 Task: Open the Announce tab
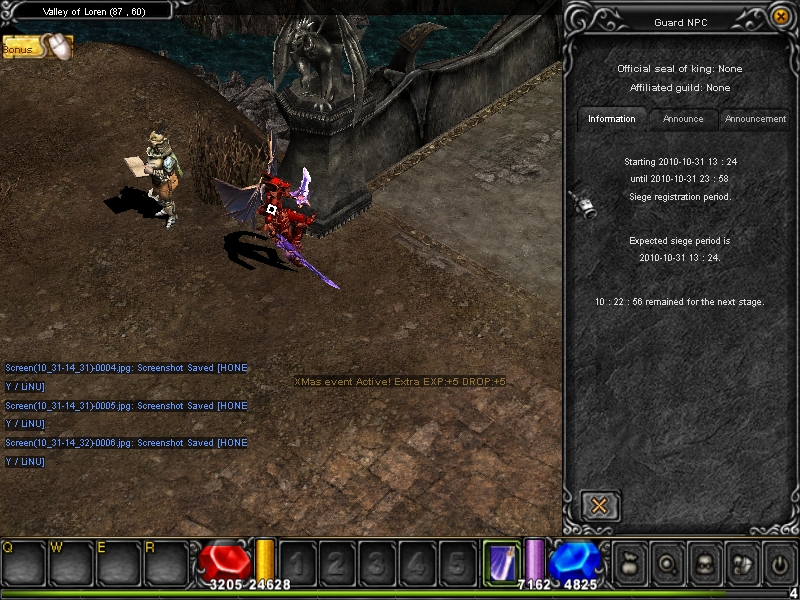tap(683, 119)
